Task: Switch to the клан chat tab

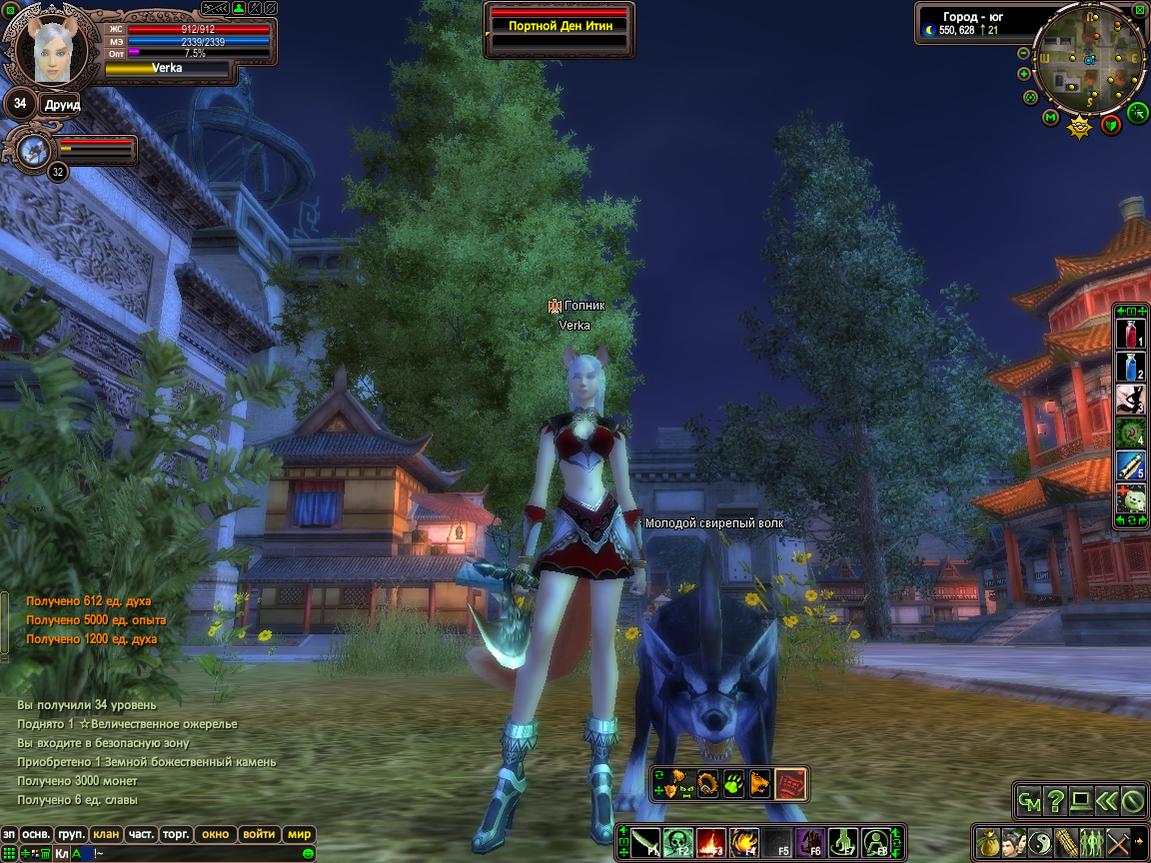Action: [105, 834]
